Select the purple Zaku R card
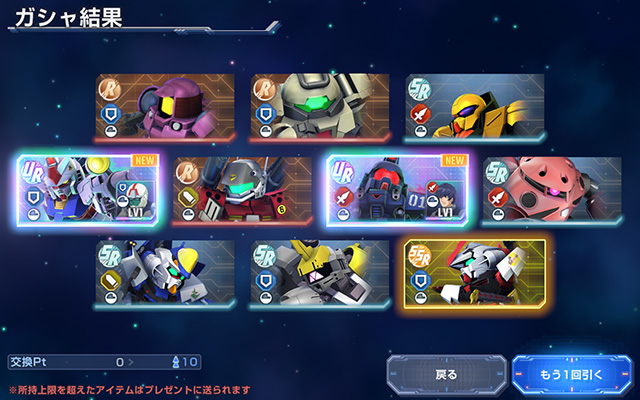This screenshot has height=400, width=640. coord(165,107)
